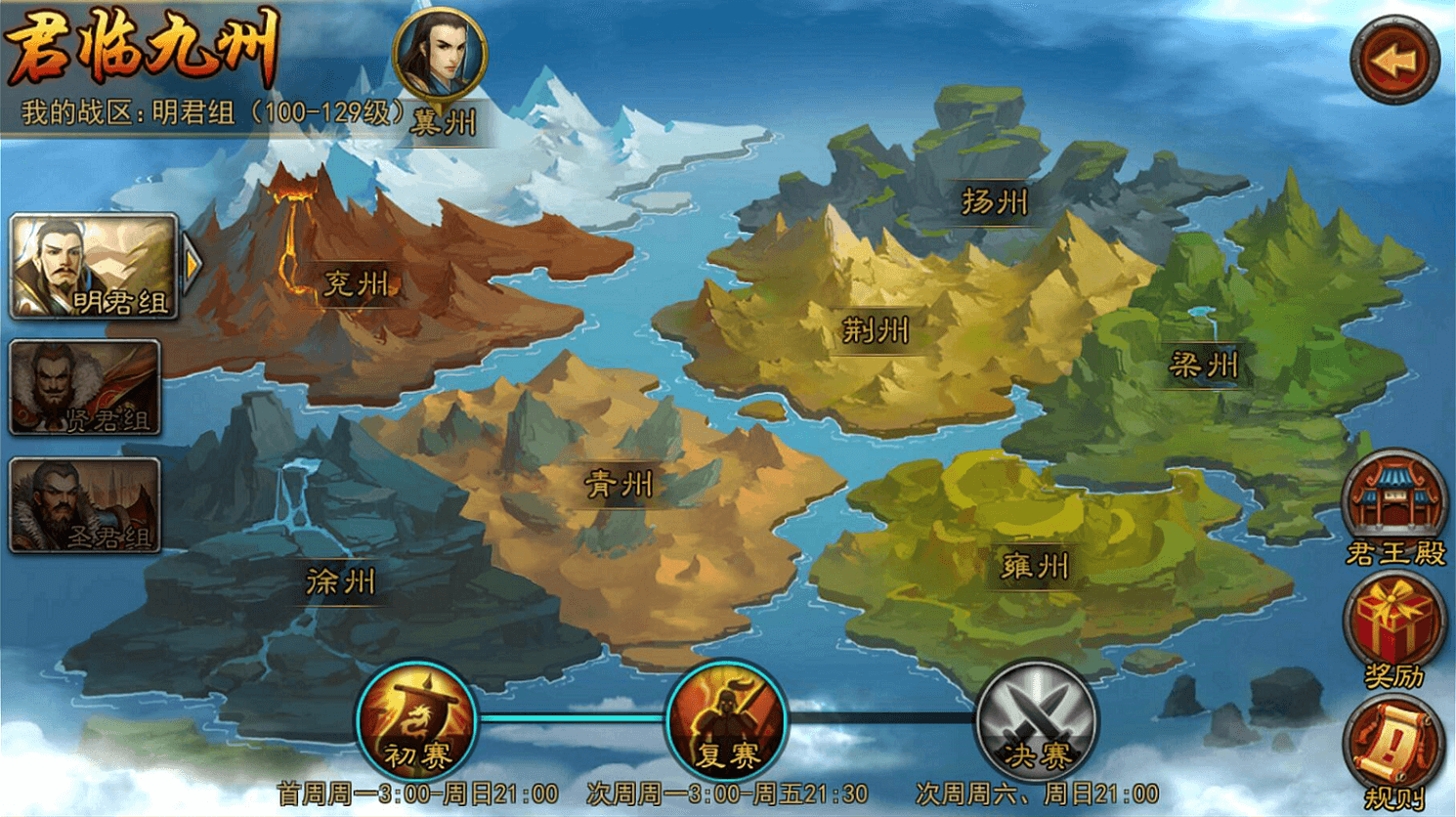Screen dimensions: 1456x817
Task: Choose the 徐州 region
Action: (x=341, y=582)
